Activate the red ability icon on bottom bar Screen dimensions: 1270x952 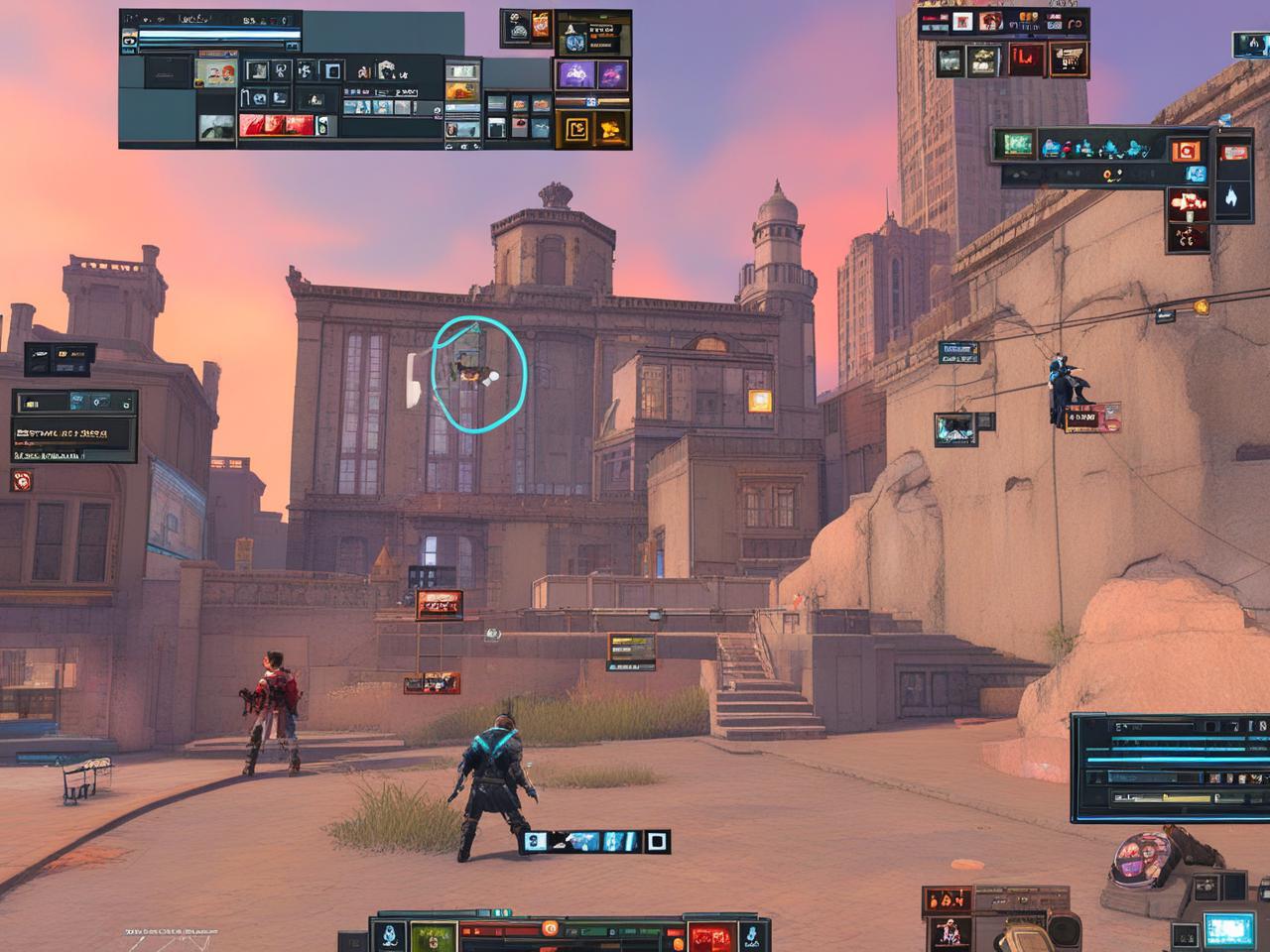711,935
